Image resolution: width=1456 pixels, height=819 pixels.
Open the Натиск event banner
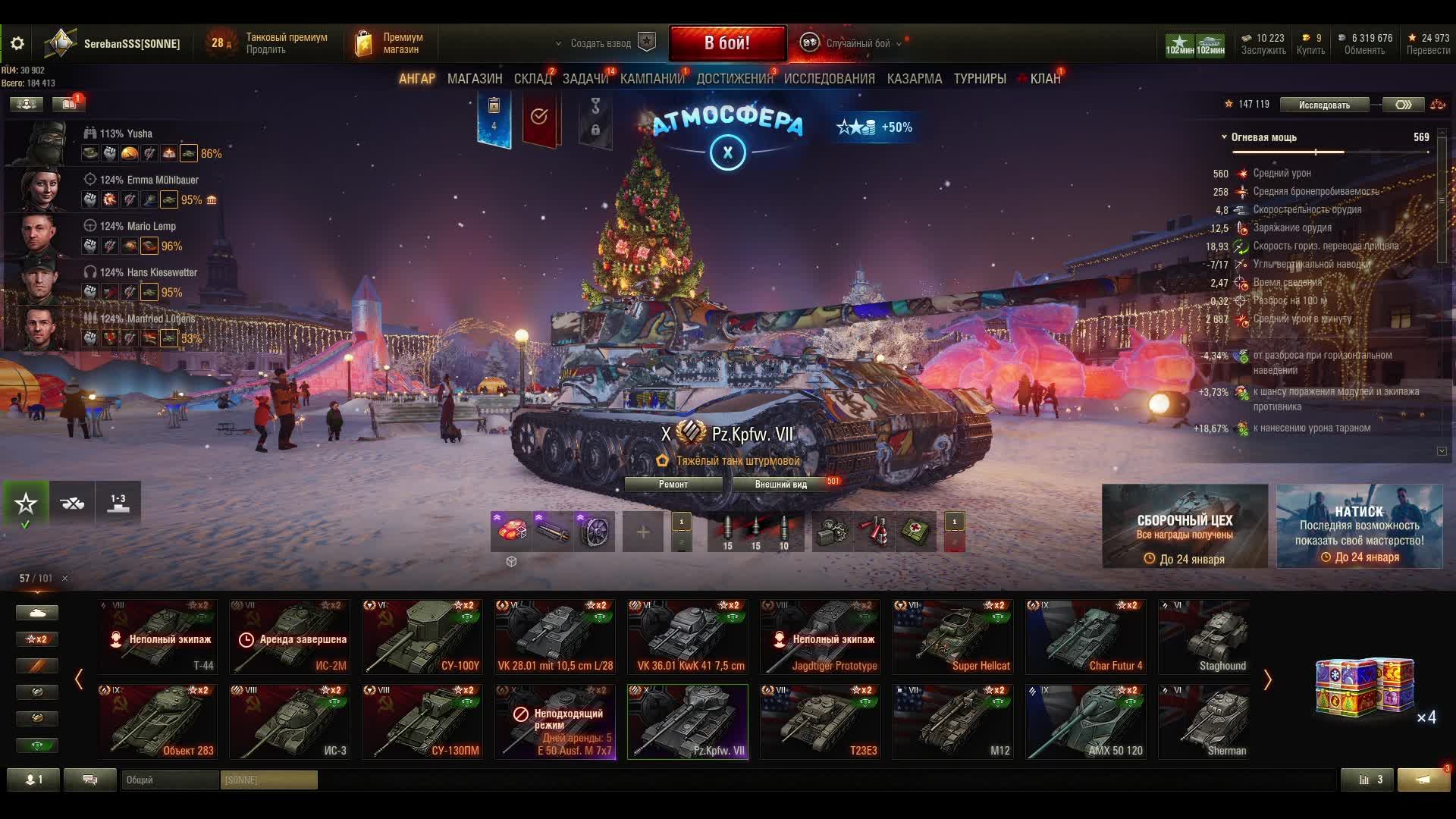(x=1359, y=526)
